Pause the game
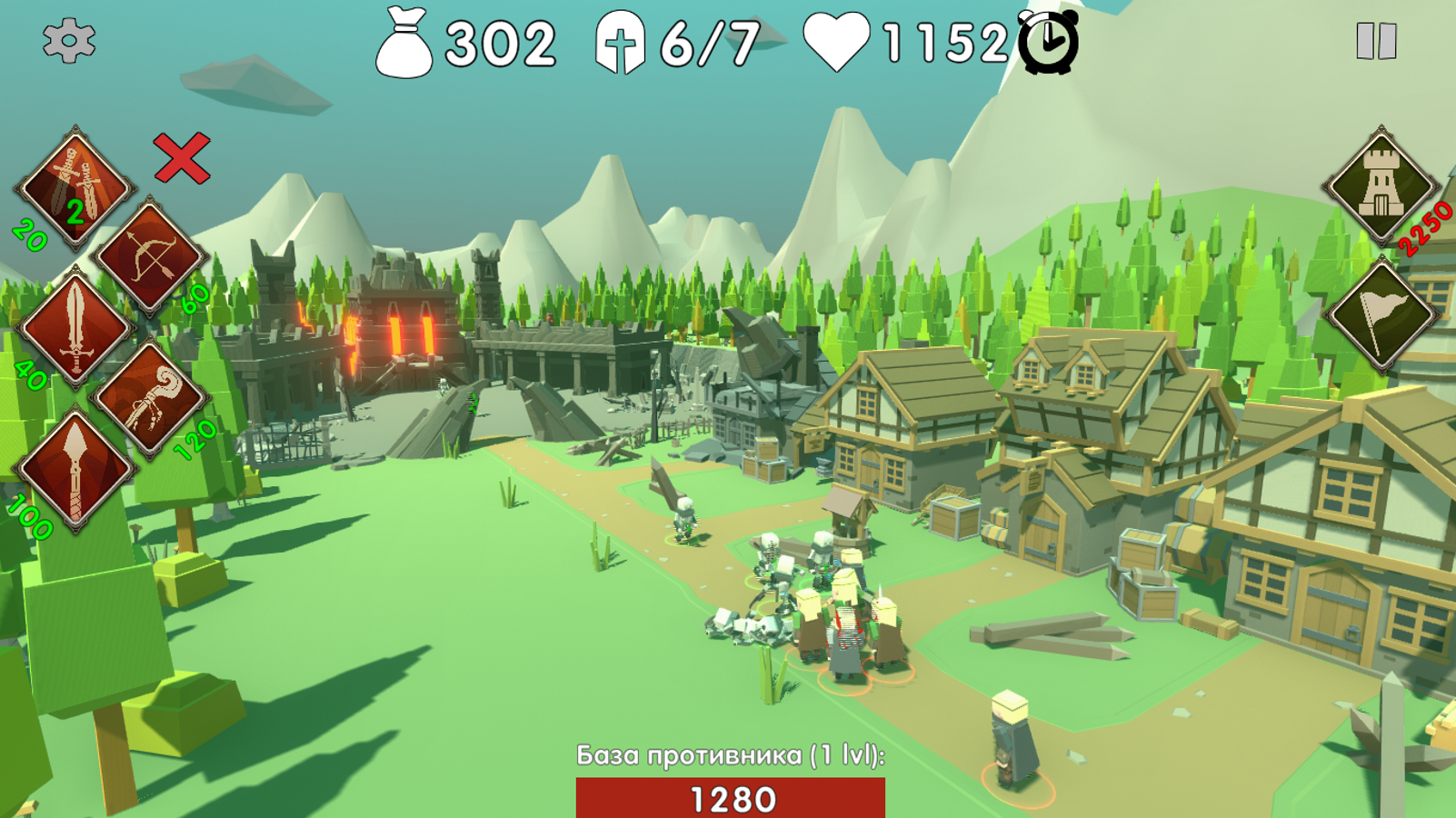Viewport: 1456px width, 818px height. pos(1376,41)
